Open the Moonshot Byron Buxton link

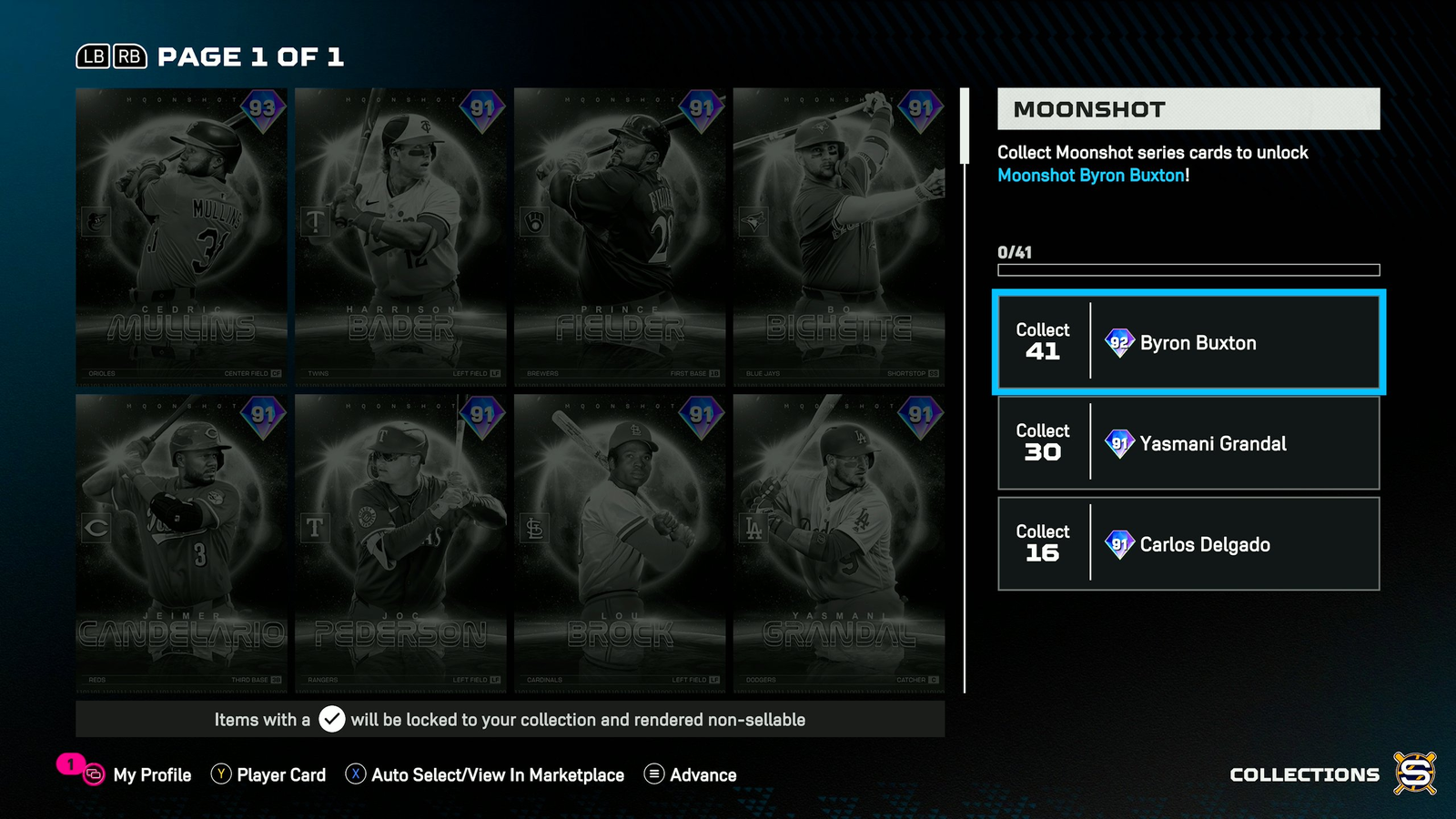pos(1091,176)
